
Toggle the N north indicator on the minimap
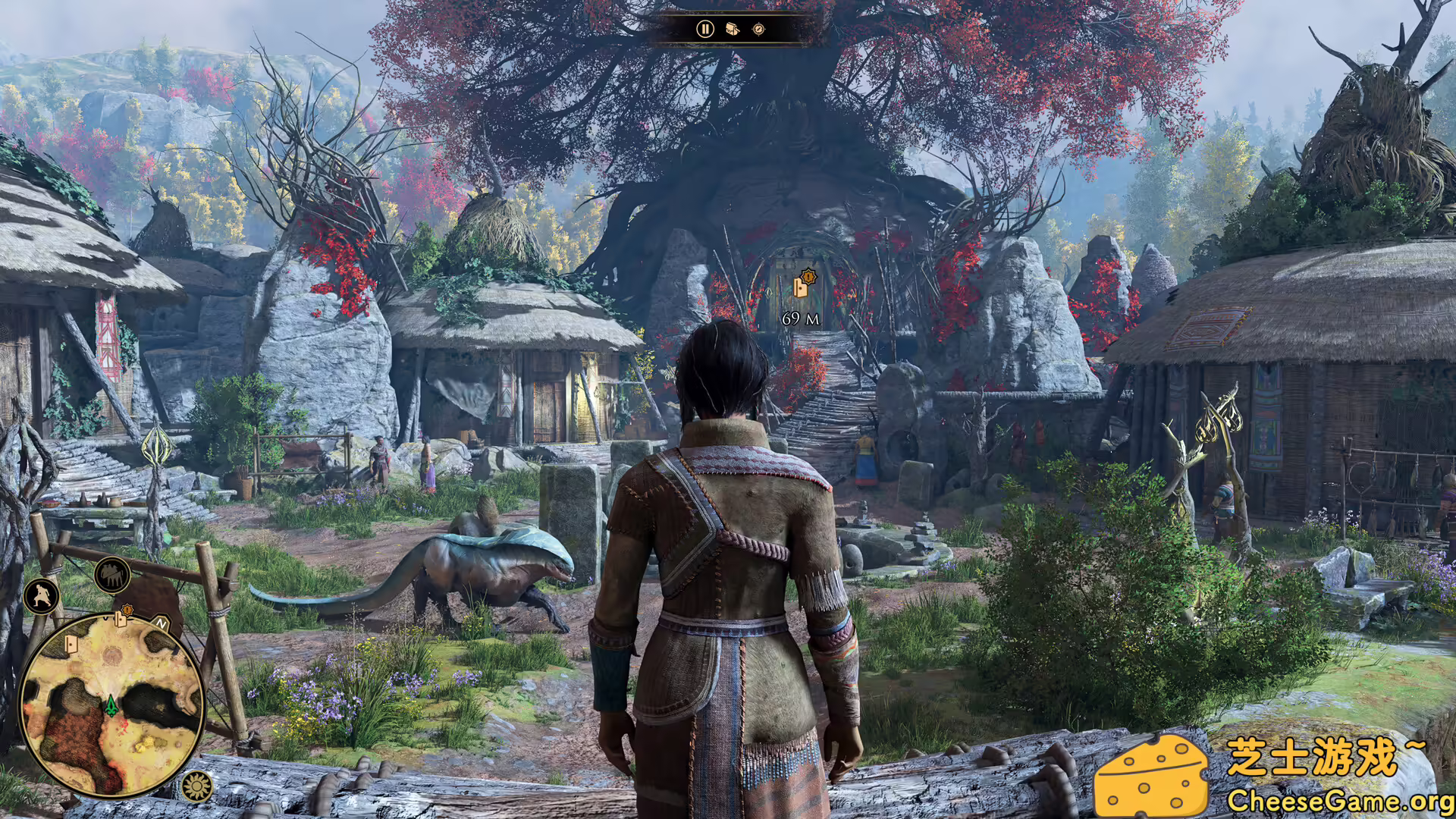(x=160, y=623)
